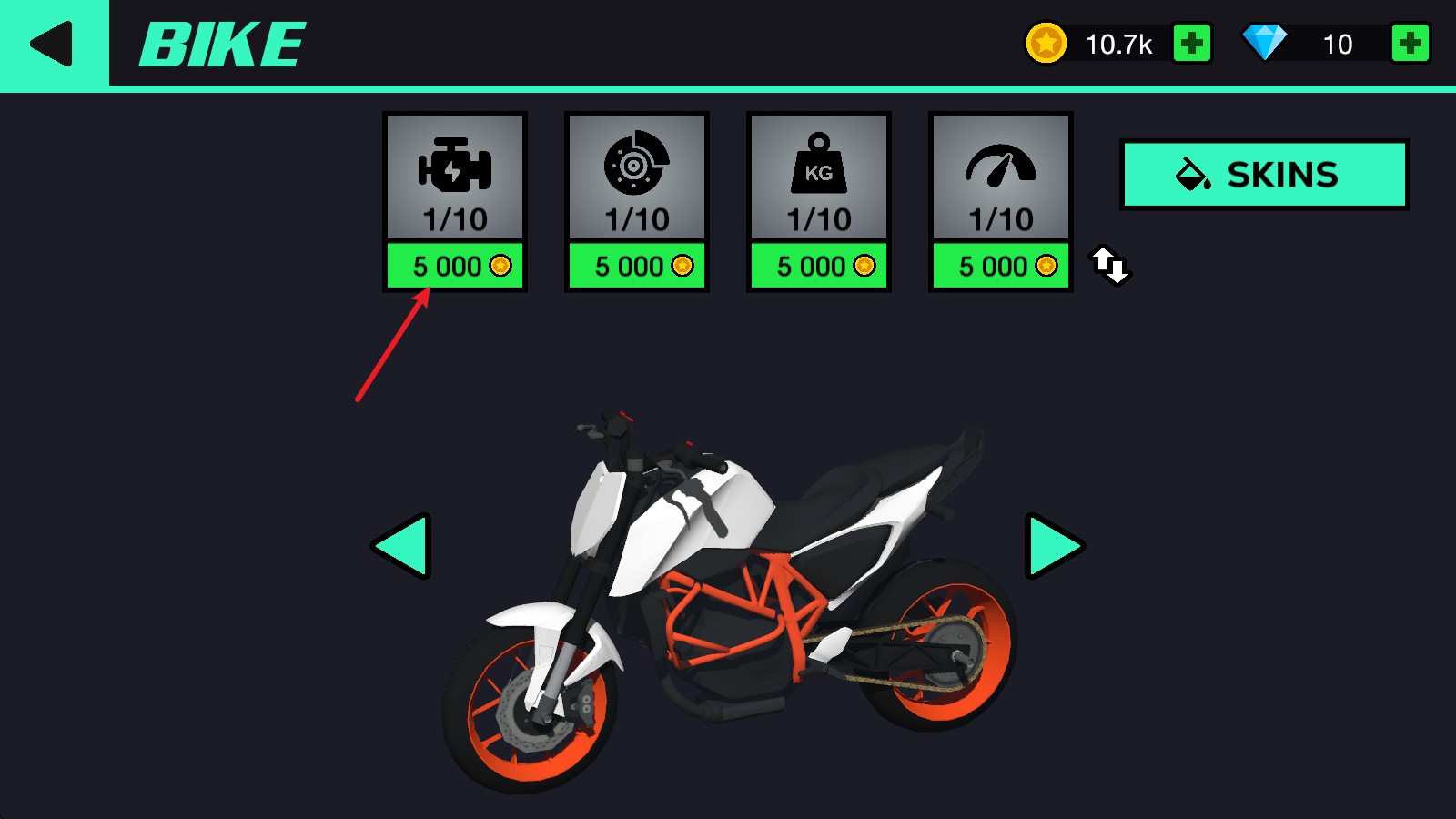Switch to the next bike
This screenshot has height=819, width=1456.
point(1054,546)
